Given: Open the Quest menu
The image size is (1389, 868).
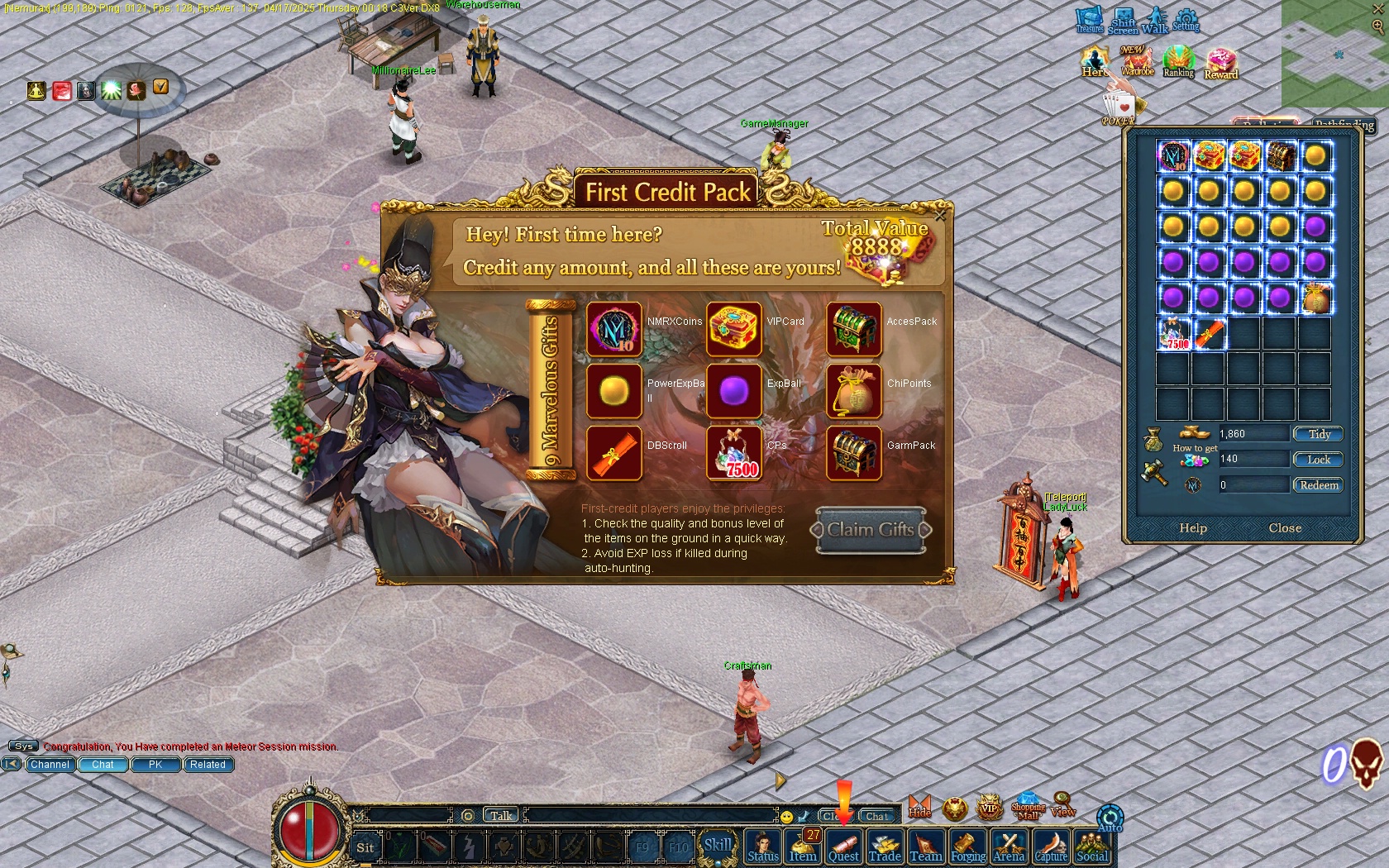Looking at the screenshot, I should point(843,847).
